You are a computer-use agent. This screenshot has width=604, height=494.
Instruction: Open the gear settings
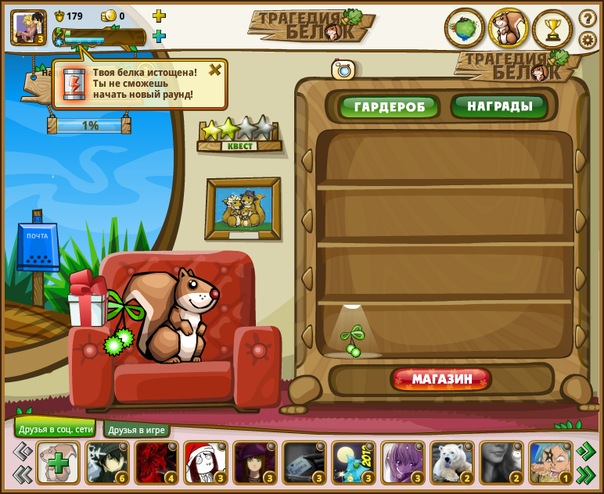coord(587,40)
